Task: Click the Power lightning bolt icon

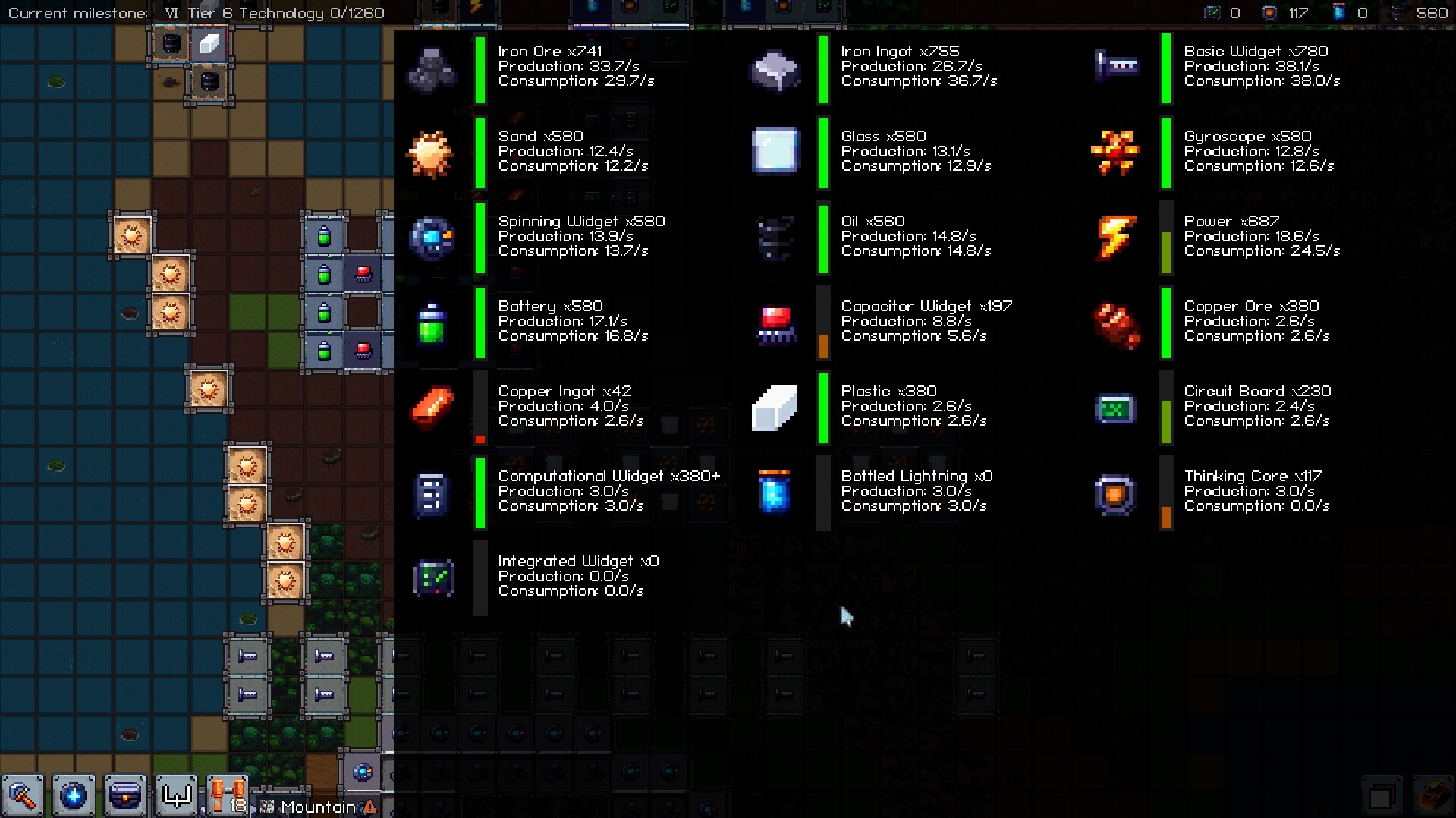Action: 1115,238
